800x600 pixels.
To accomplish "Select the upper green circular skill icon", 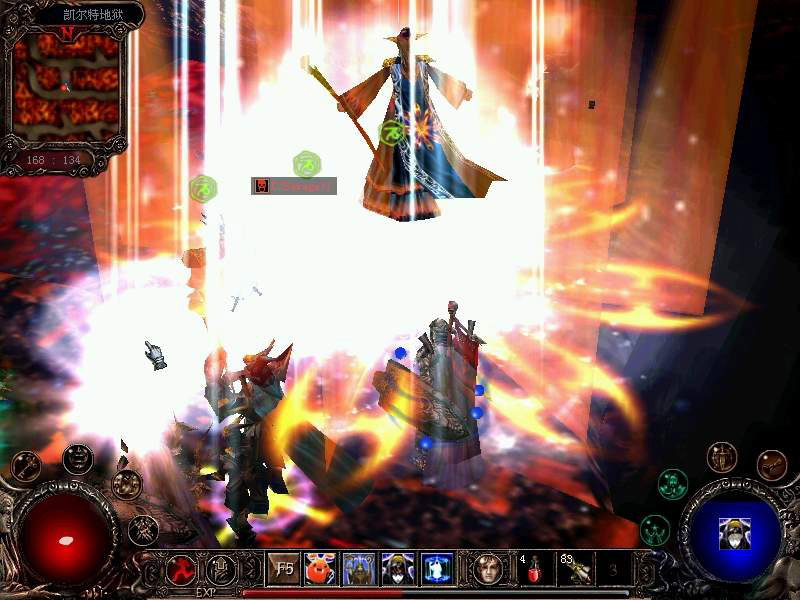I will pos(673,484).
